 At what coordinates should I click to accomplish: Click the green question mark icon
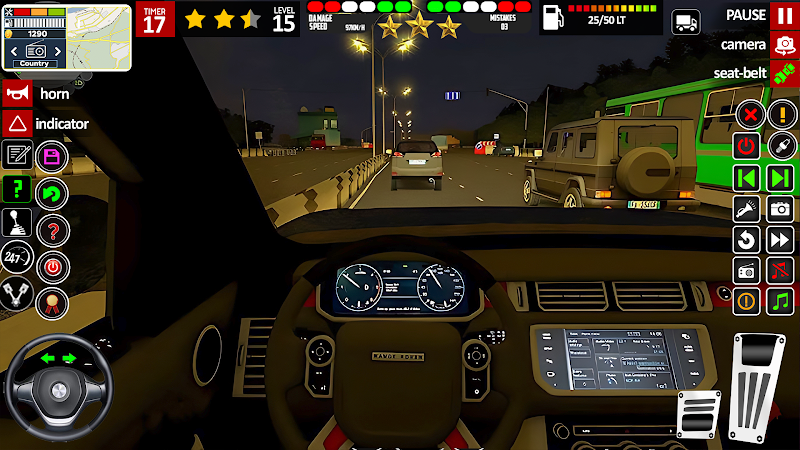pyautogui.click(x=17, y=189)
